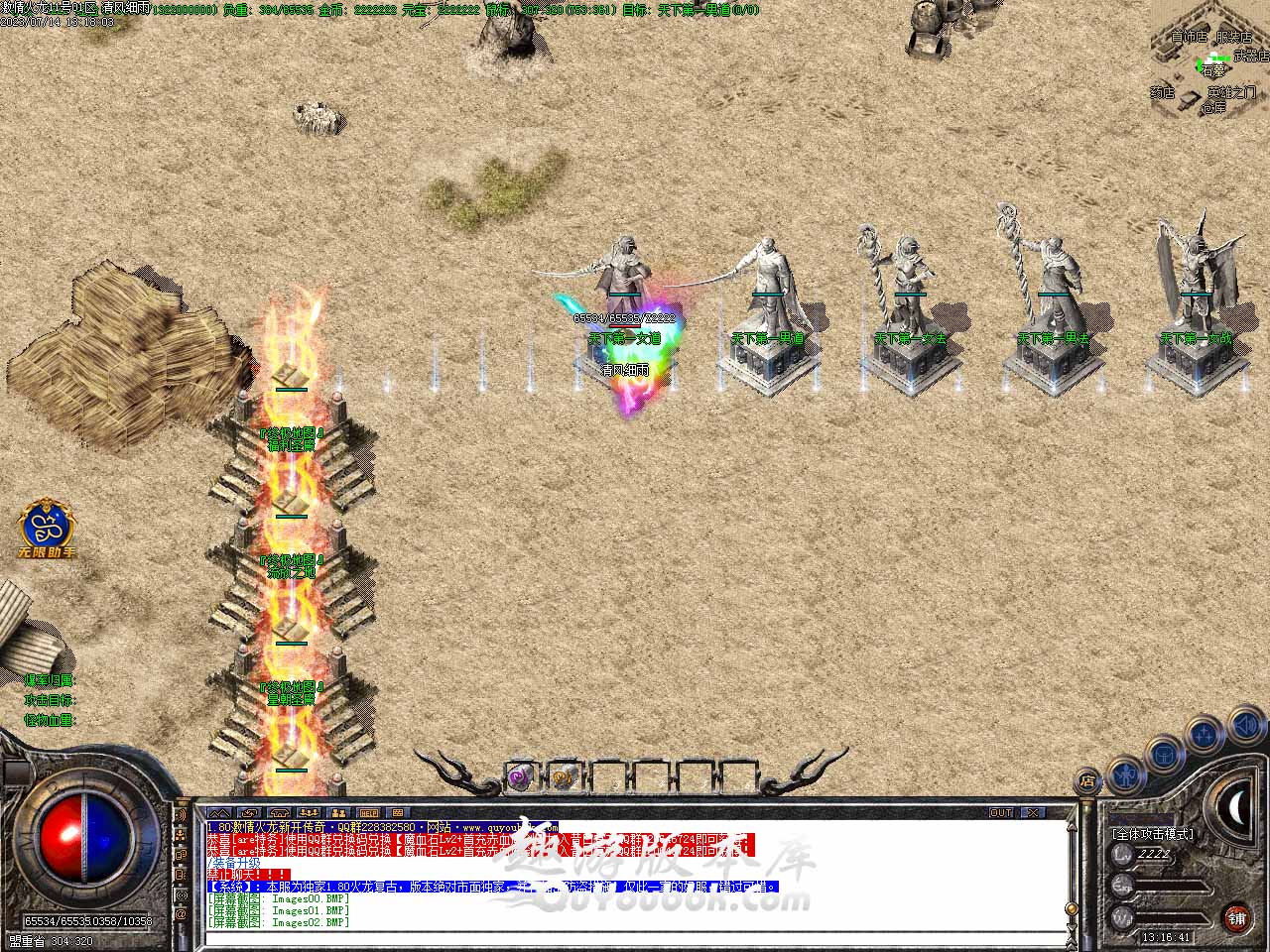Open the bag inventory round button
The width and height of the screenshot is (1270, 952).
1163,754
